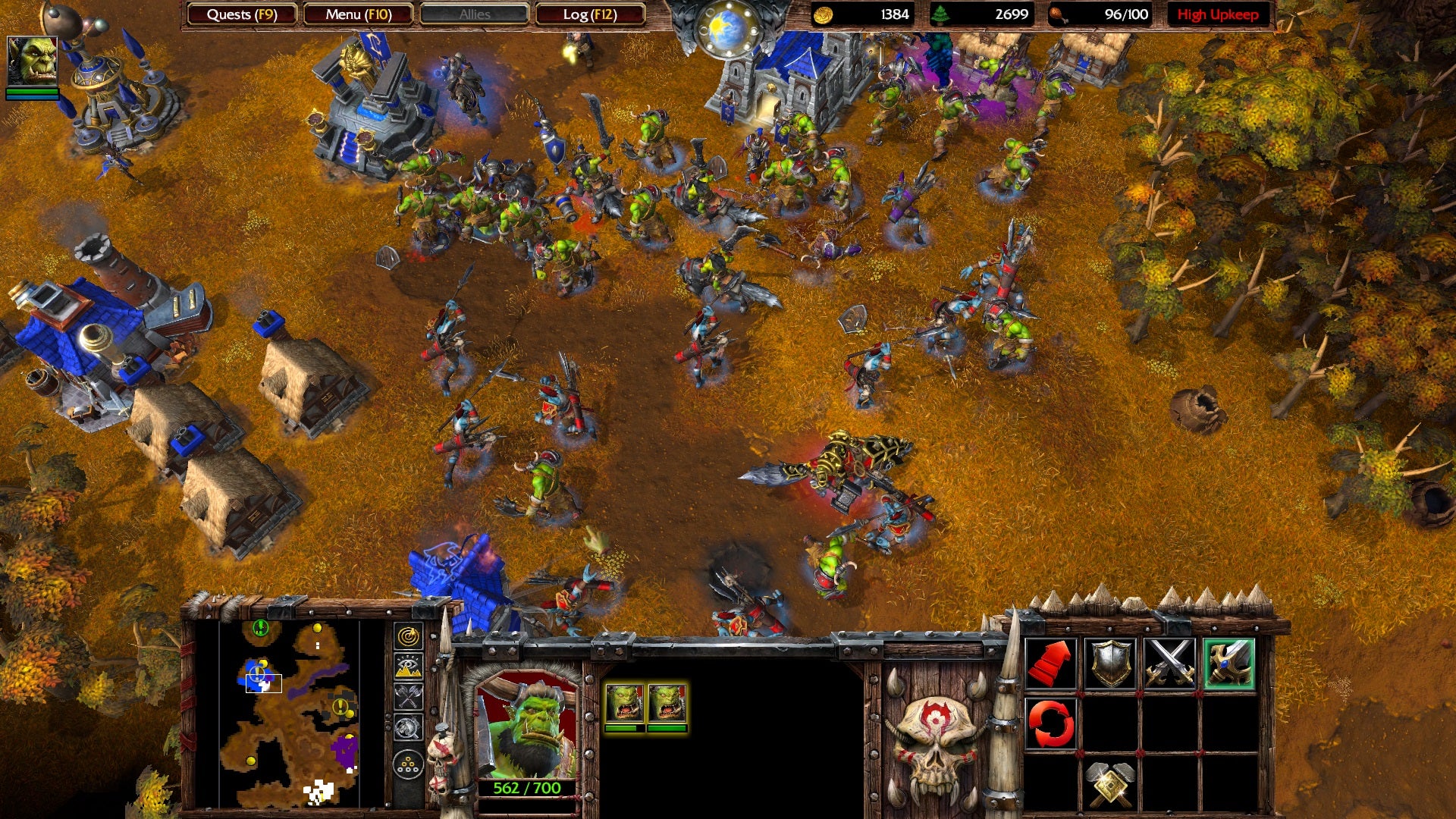Click the food supply icon

click(x=1059, y=14)
